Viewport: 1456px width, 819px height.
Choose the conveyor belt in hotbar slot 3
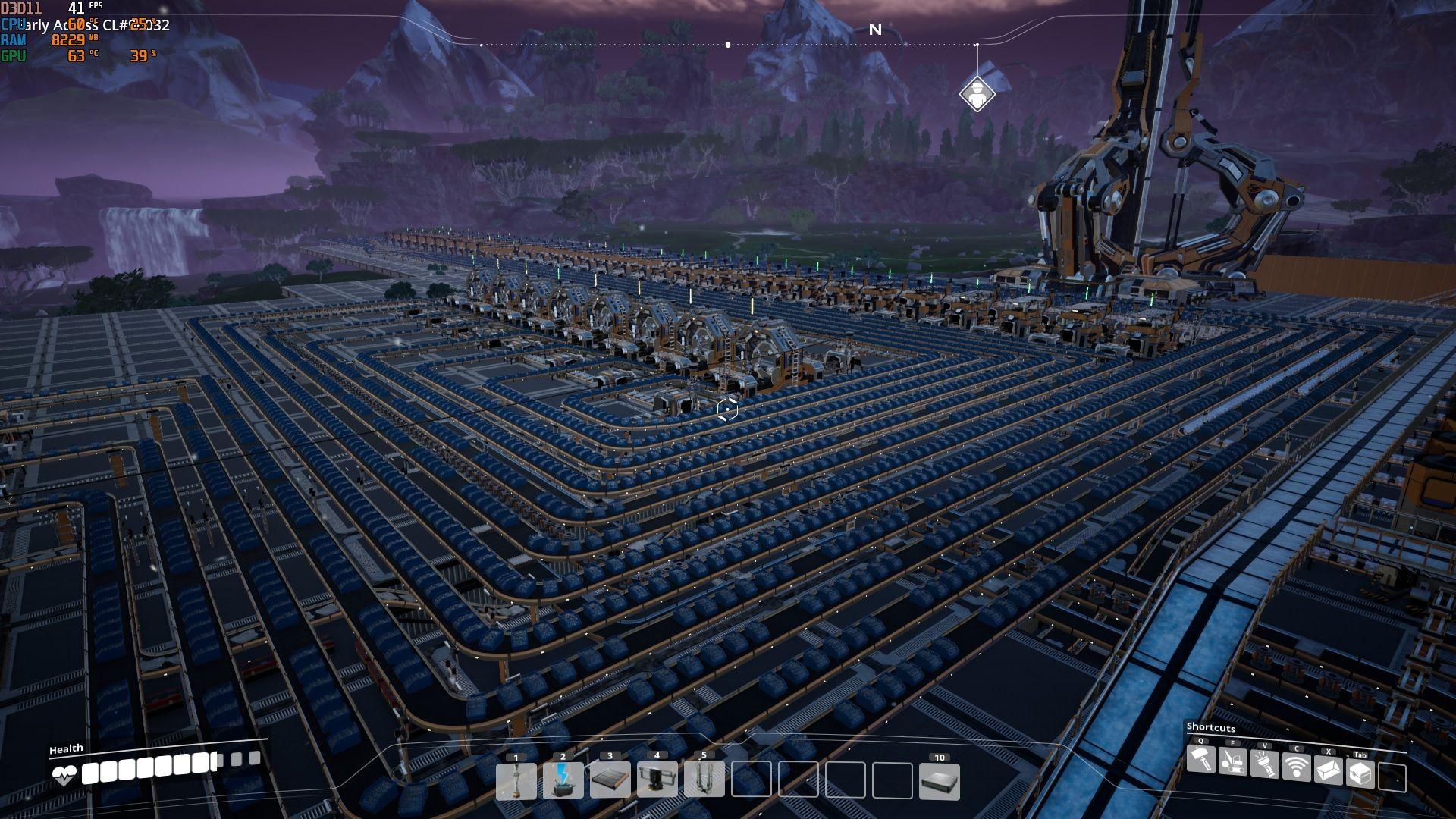click(x=610, y=781)
